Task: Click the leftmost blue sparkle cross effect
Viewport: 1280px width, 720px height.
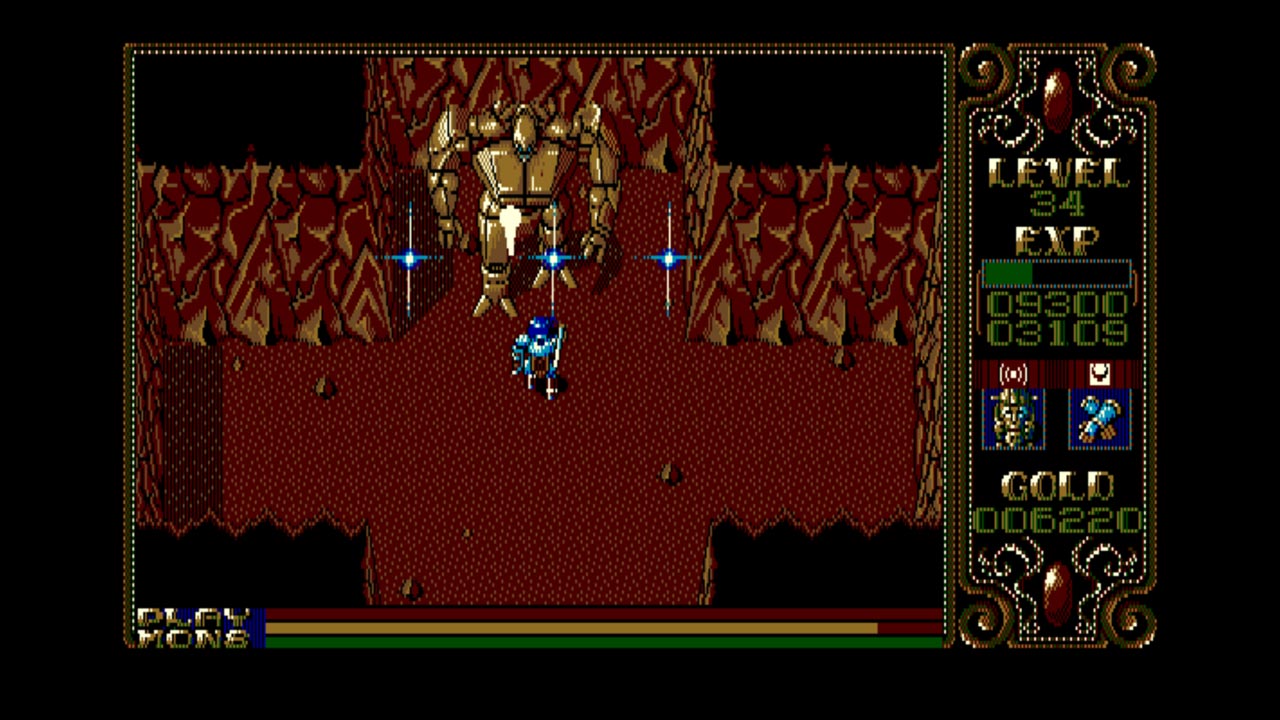Action: [x=410, y=258]
